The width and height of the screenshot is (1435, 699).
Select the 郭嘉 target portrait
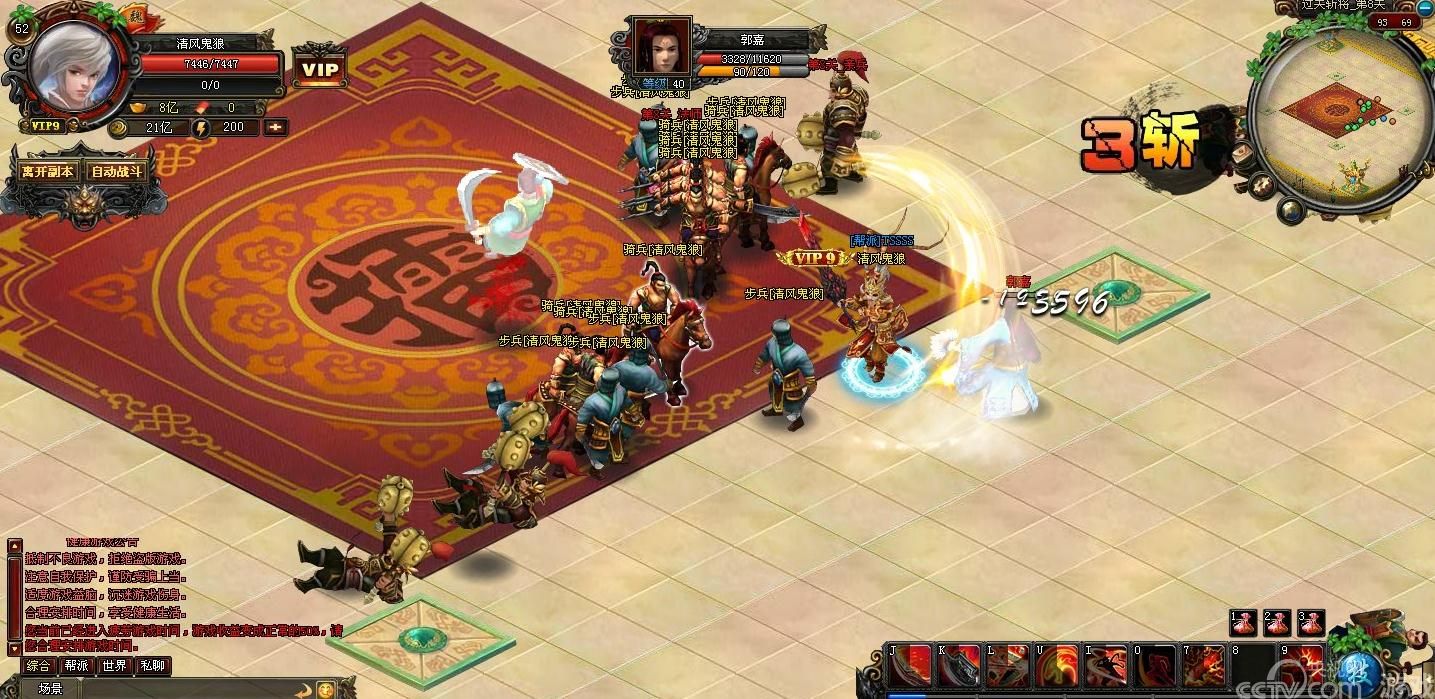click(x=661, y=45)
